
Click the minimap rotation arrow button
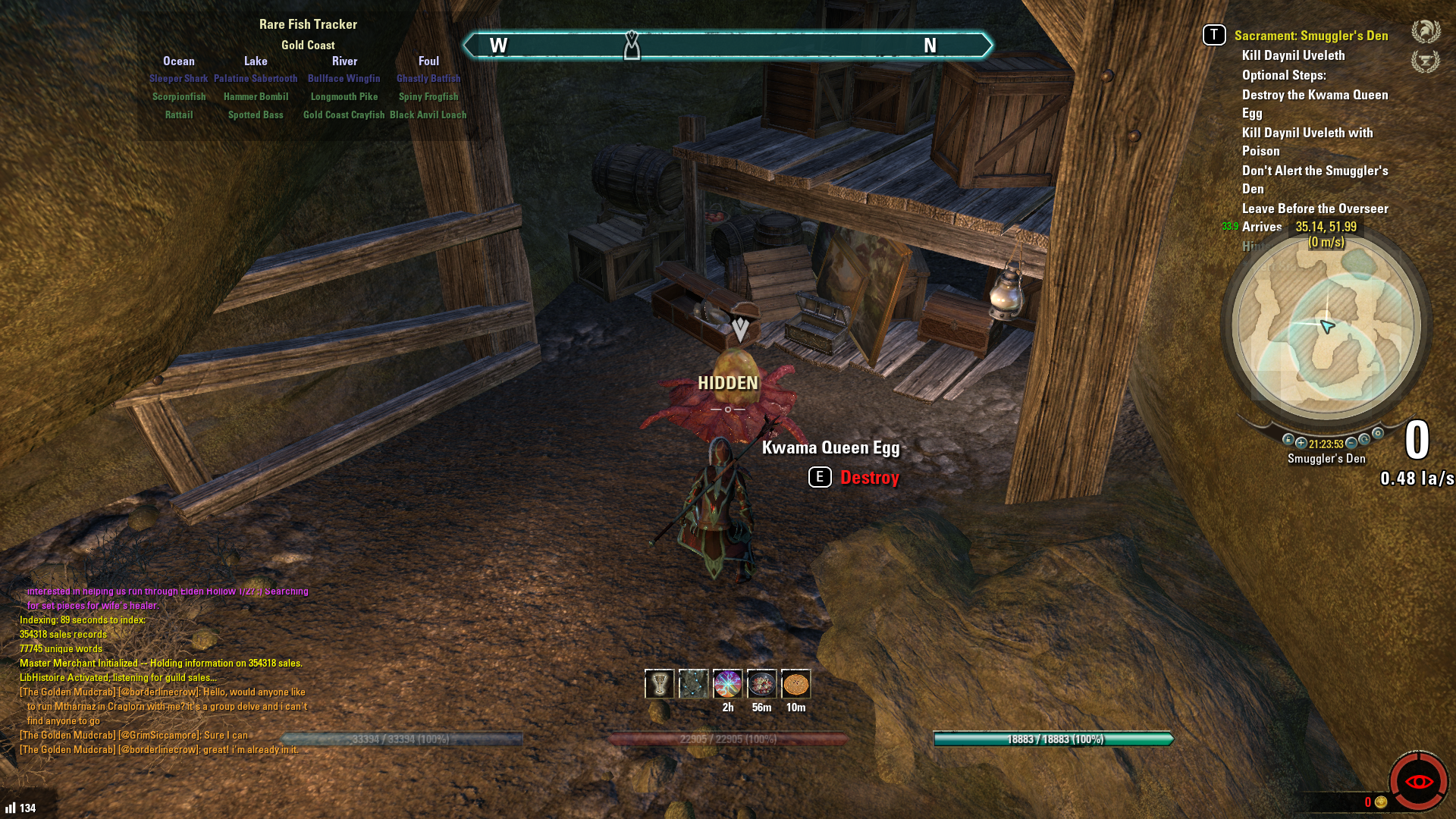(1364, 439)
